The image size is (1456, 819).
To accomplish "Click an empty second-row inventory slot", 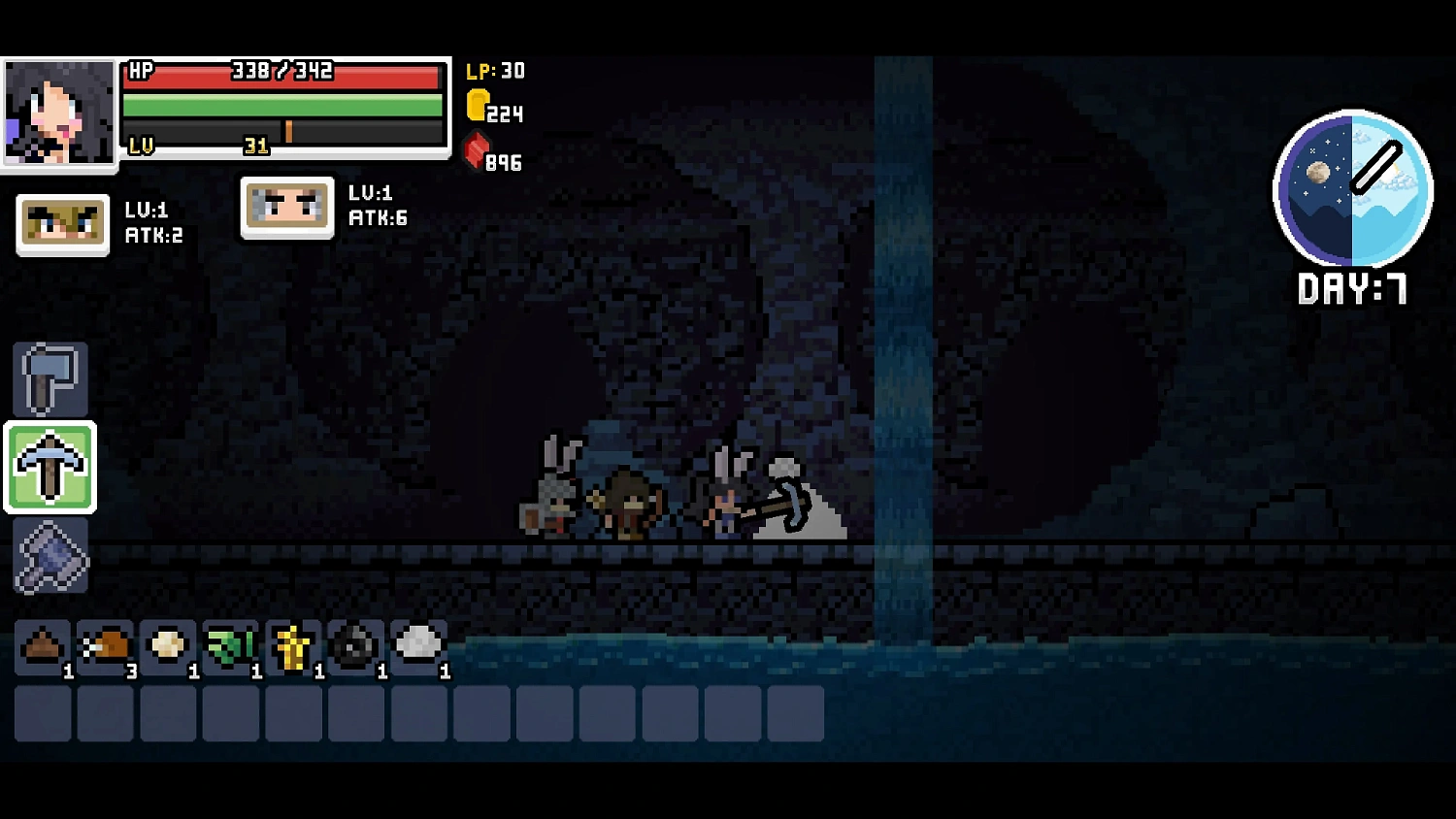I will [x=293, y=713].
